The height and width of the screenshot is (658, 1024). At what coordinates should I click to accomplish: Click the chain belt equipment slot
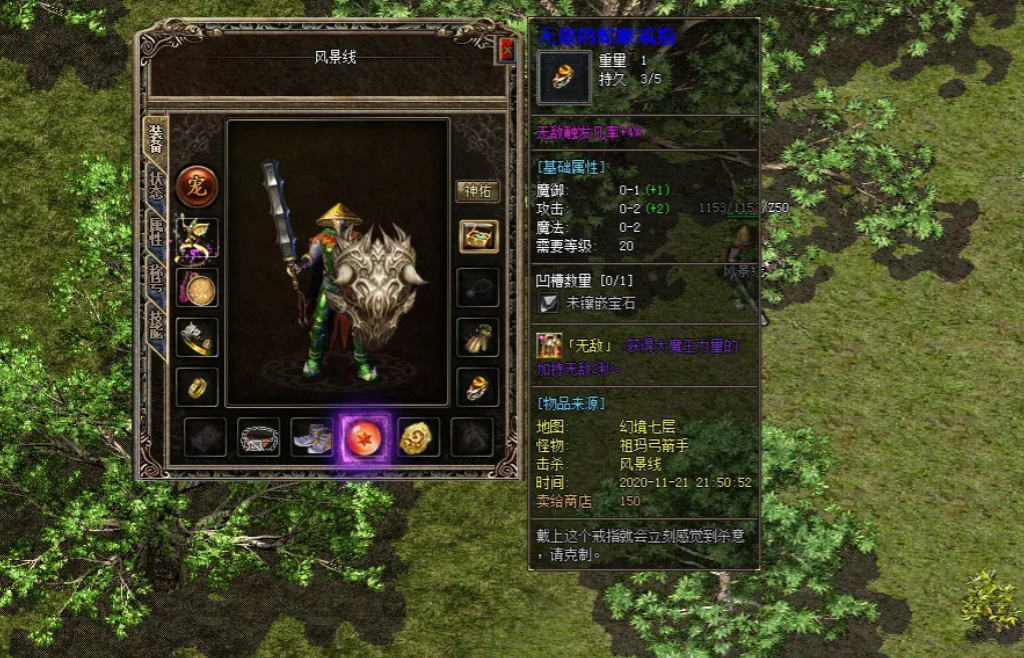tap(258, 437)
